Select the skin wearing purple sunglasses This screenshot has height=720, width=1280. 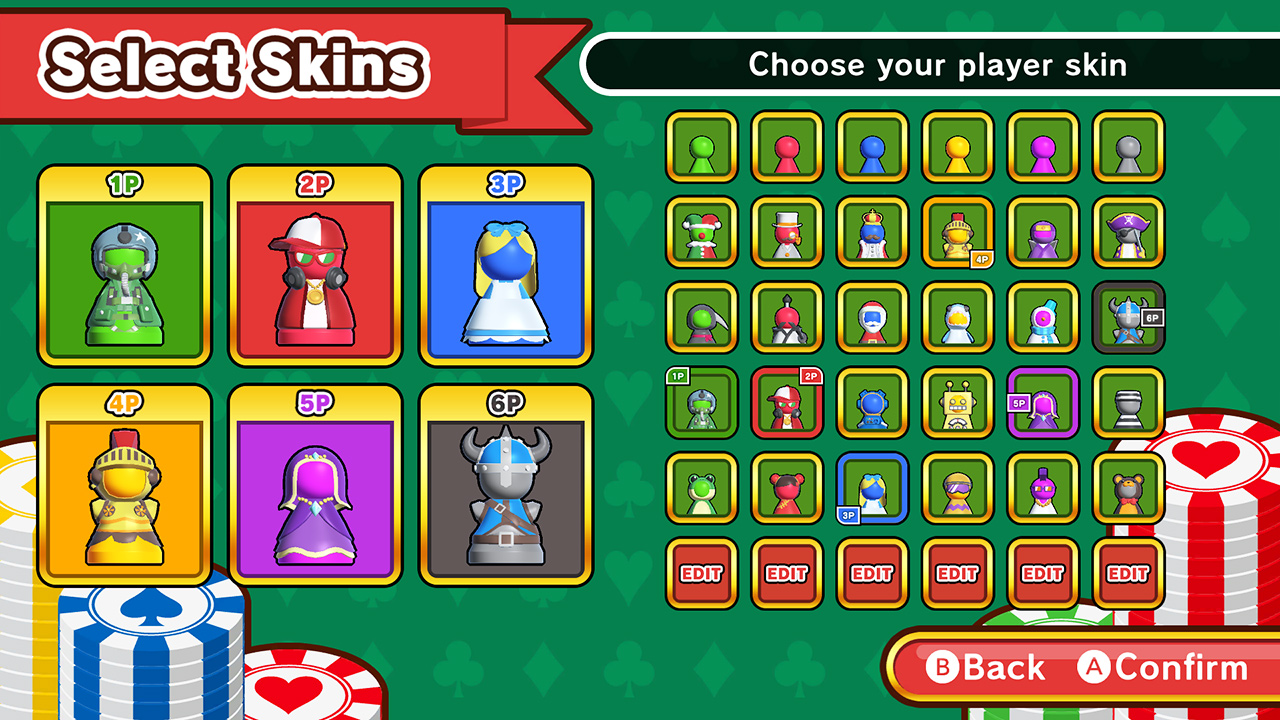coord(958,489)
